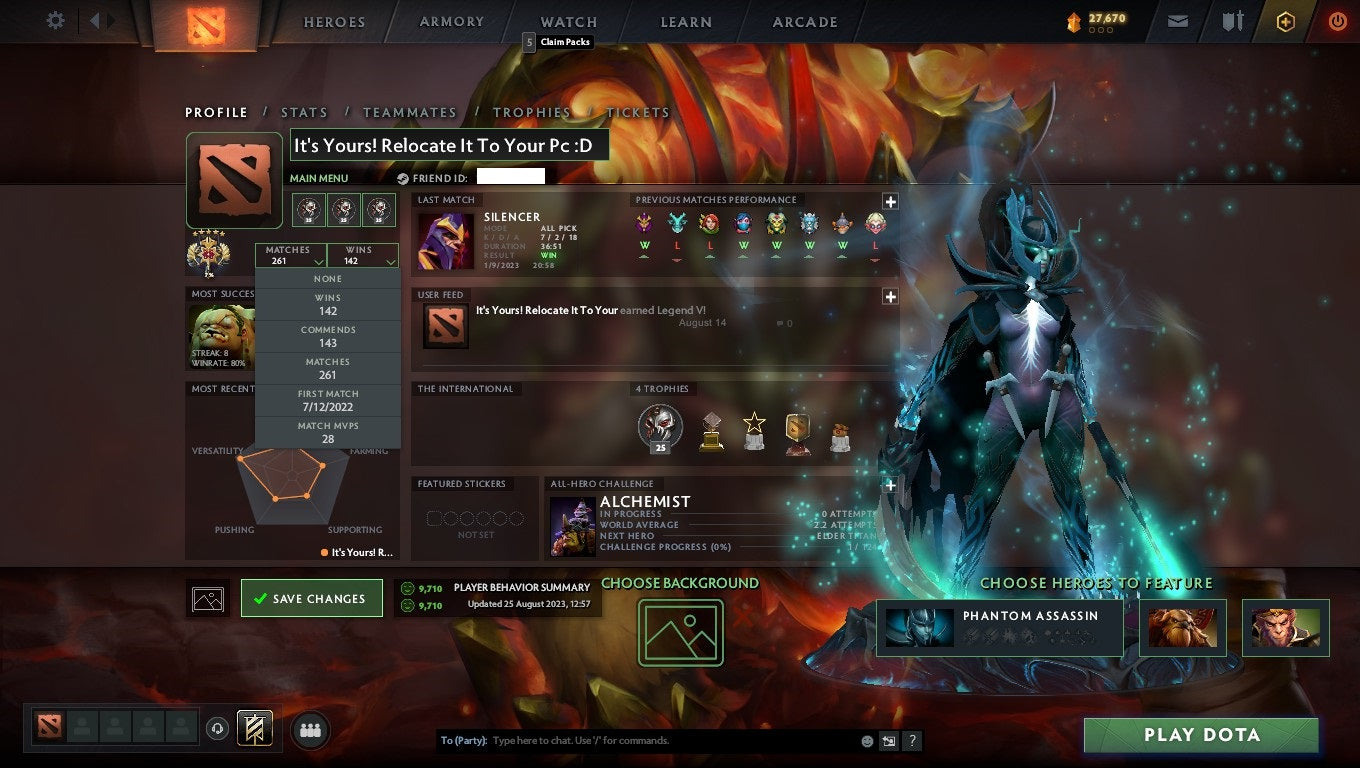Open the guild banner icon

point(253,729)
